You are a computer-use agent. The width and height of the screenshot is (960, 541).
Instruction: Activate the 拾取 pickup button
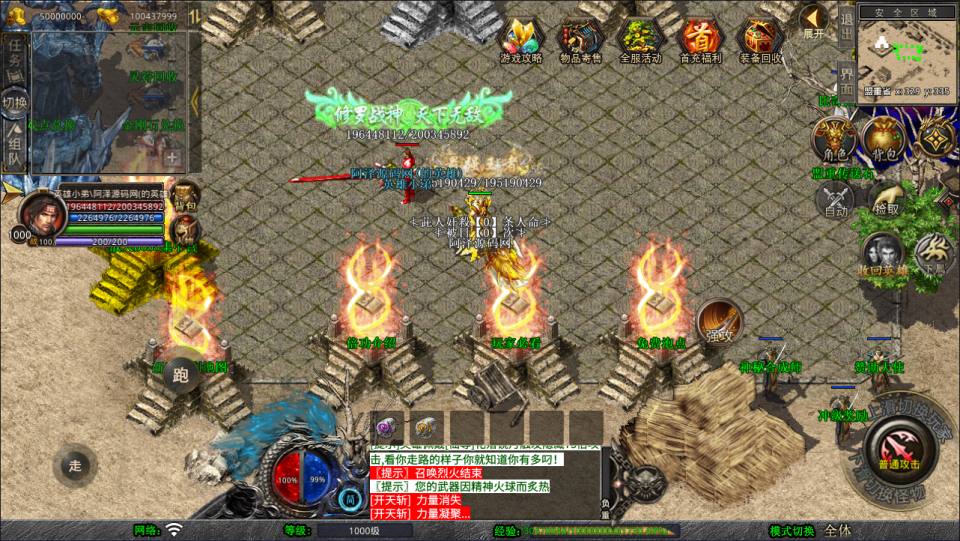[x=885, y=200]
